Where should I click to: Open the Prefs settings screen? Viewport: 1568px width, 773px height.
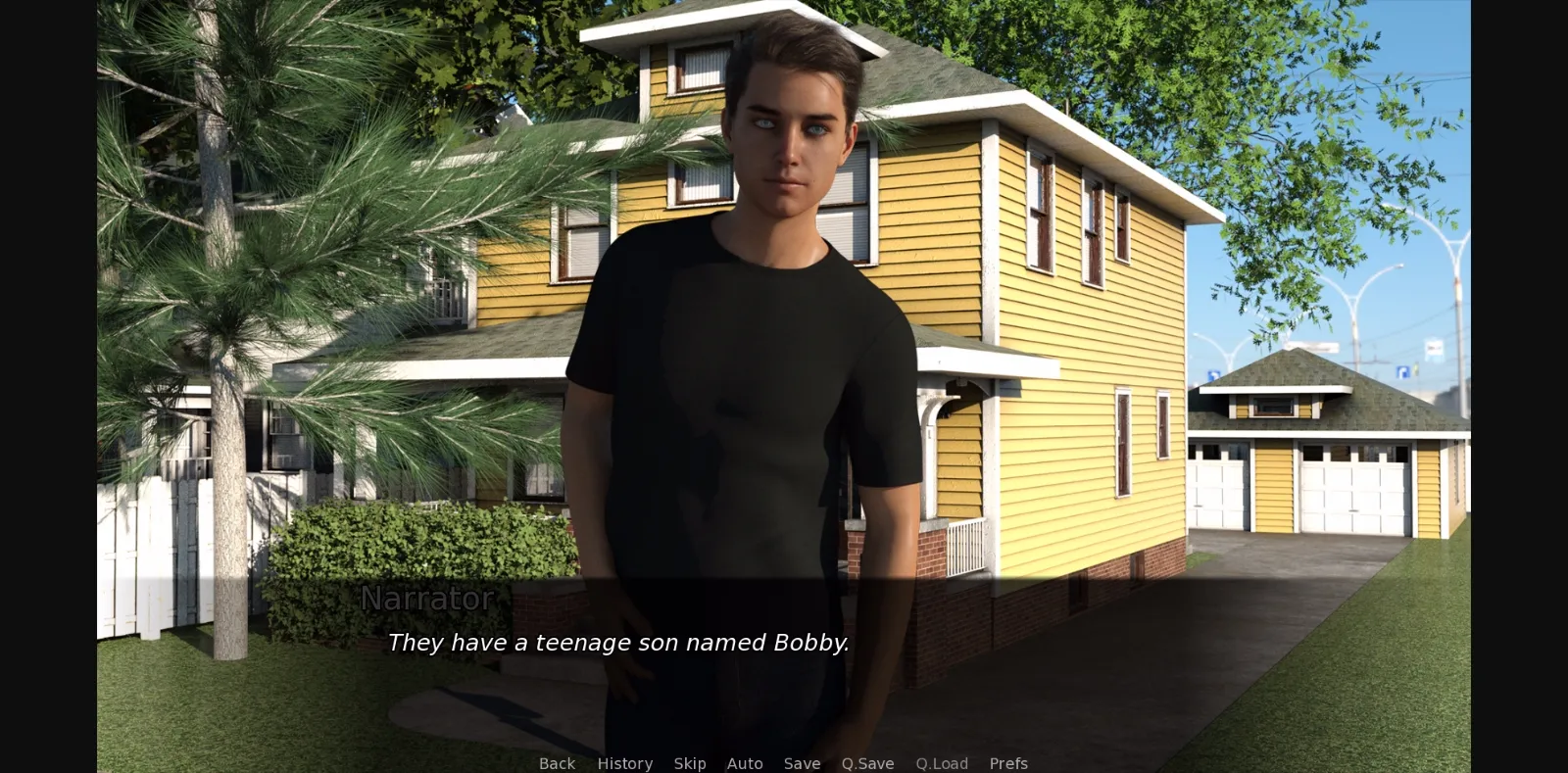click(x=1007, y=763)
